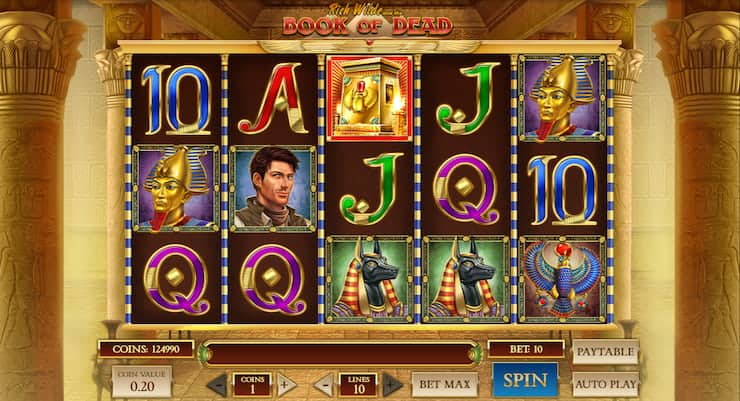The height and width of the screenshot is (401, 740).
Task: Start Auto Play
Action: [605, 383]
